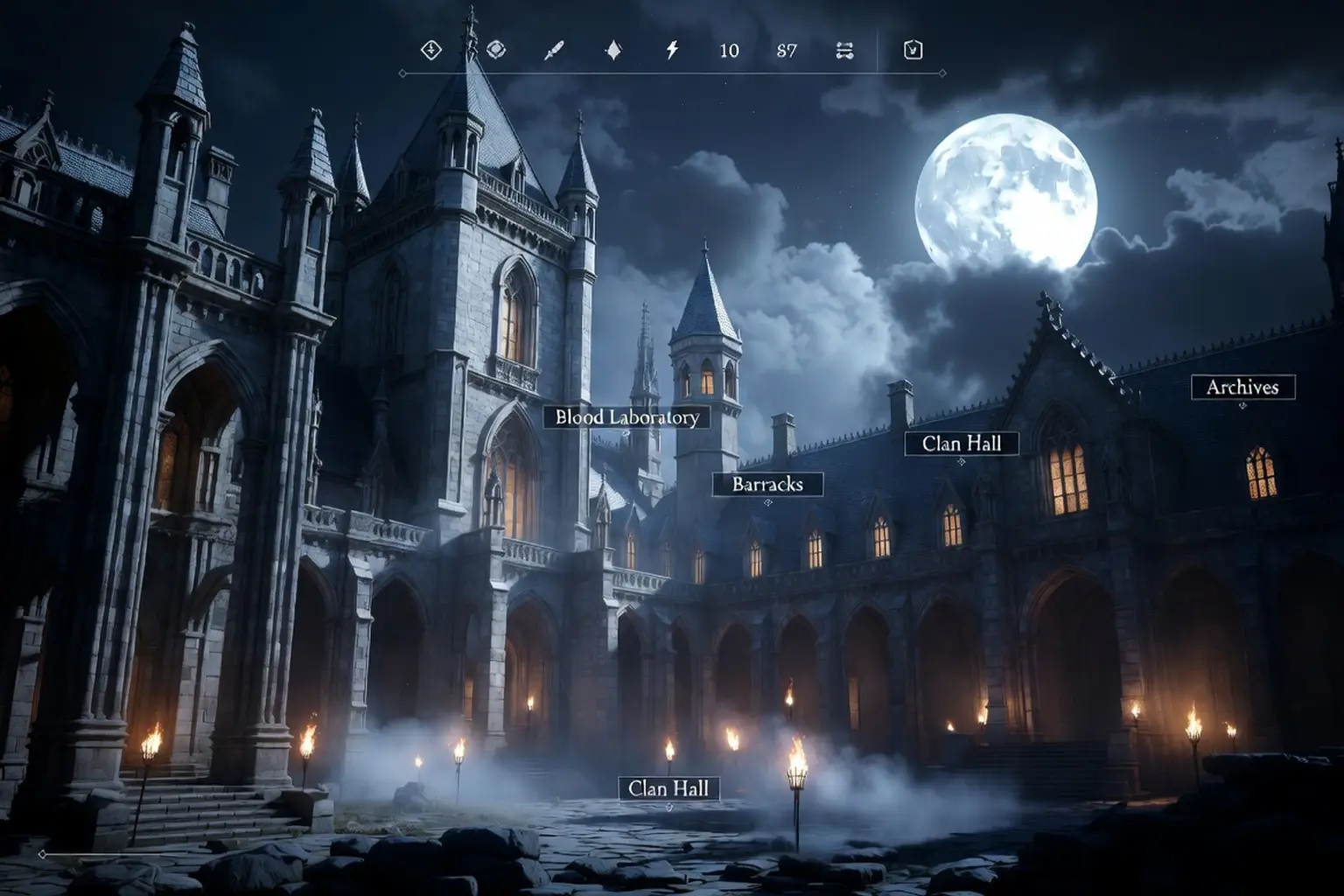This screenshot has width=1344, height=896.
Task: Select the Barracks label
Action: tap(766, 484)
